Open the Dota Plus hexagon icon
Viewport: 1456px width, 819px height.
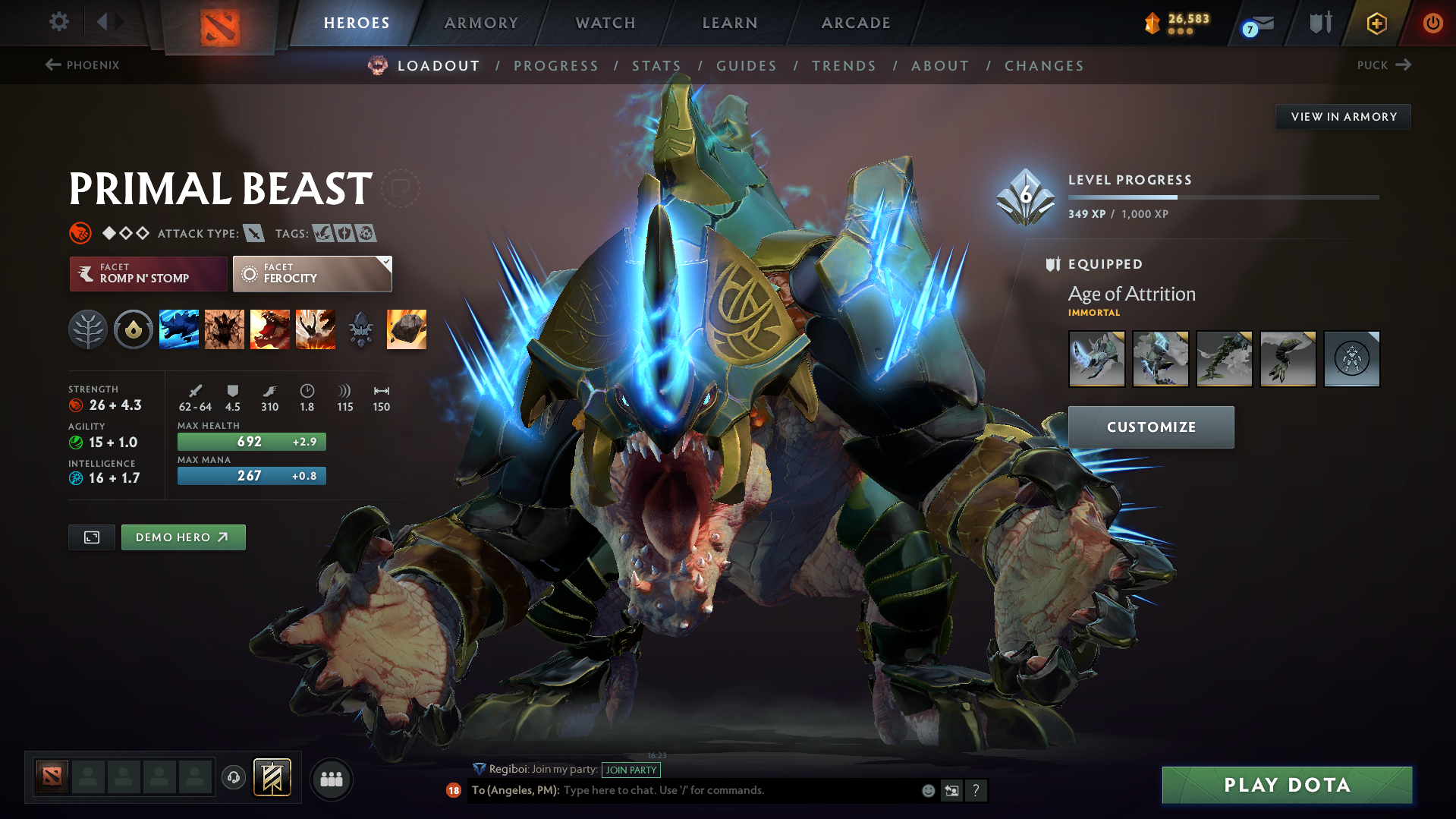click(1375, 23)
